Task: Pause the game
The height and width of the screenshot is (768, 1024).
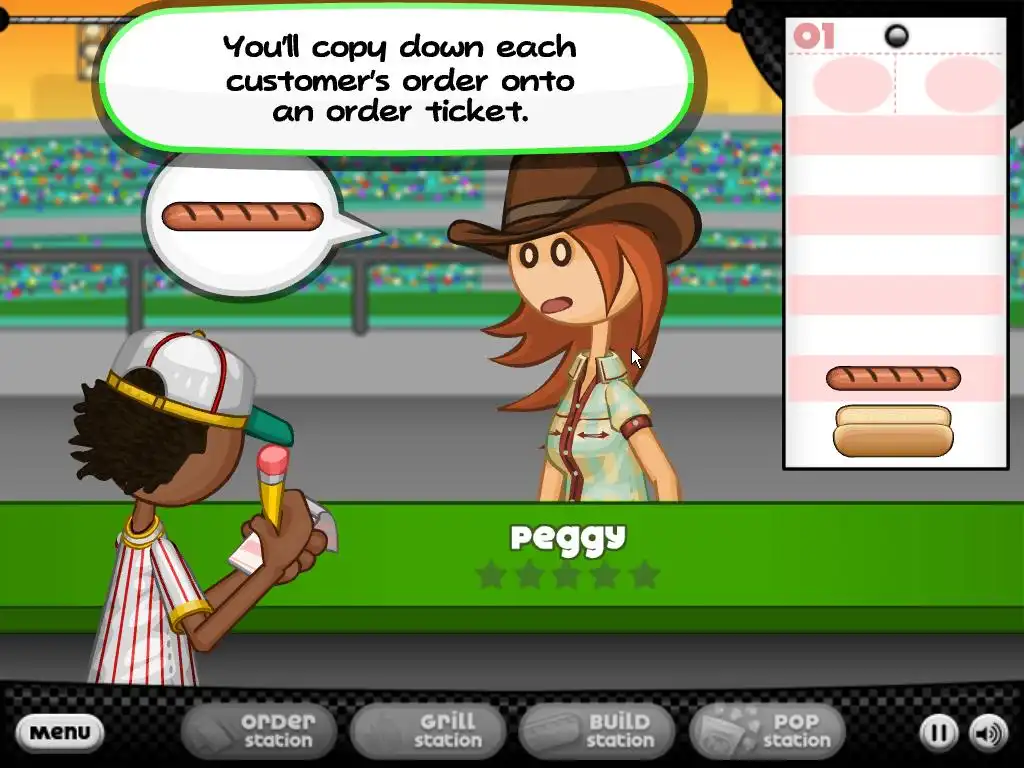Action: coord(938,733)
